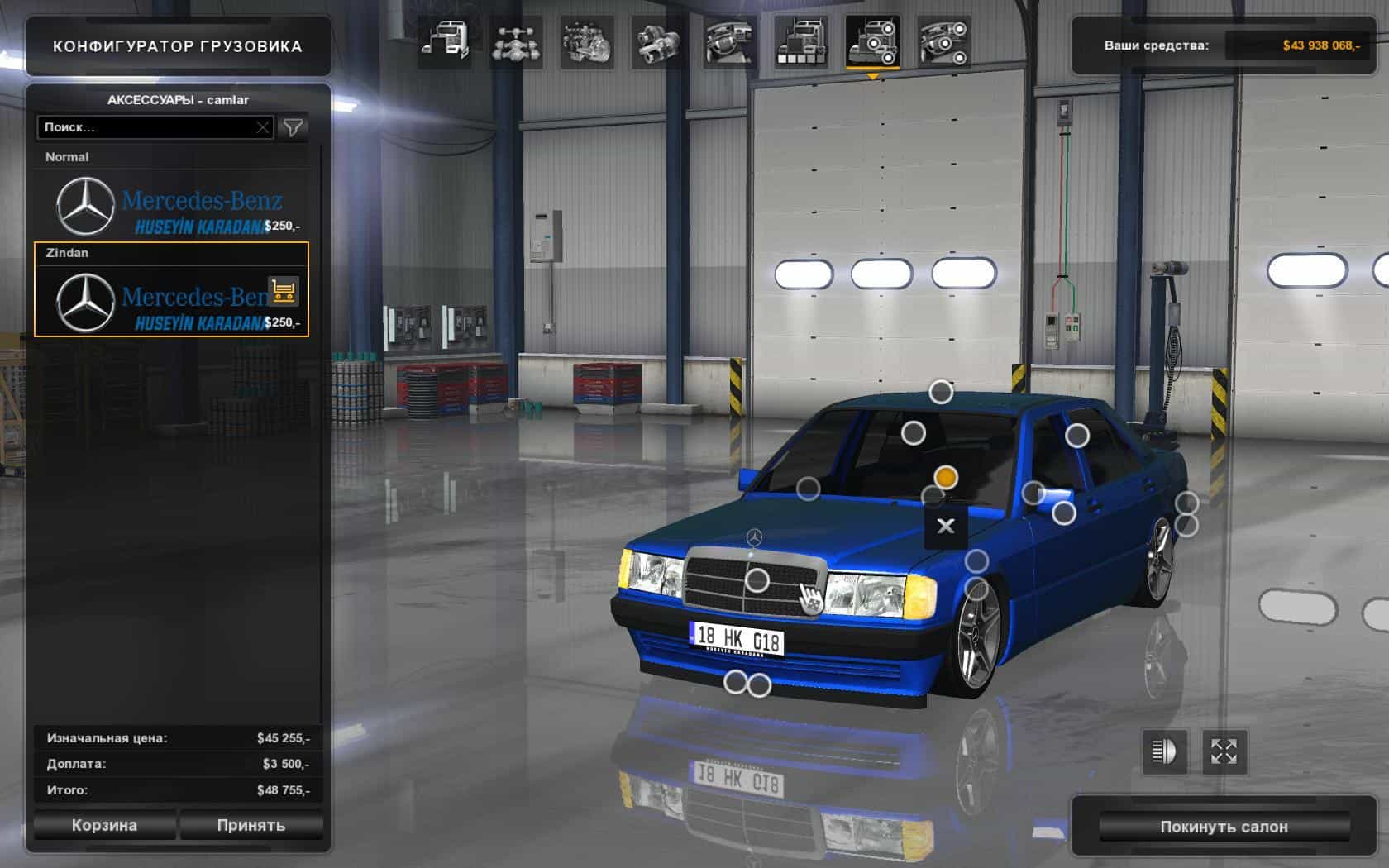Select the Zindan Mercedes-Benz glass option
This screenshot has width=1389, height=868.
tap(171, 299)
